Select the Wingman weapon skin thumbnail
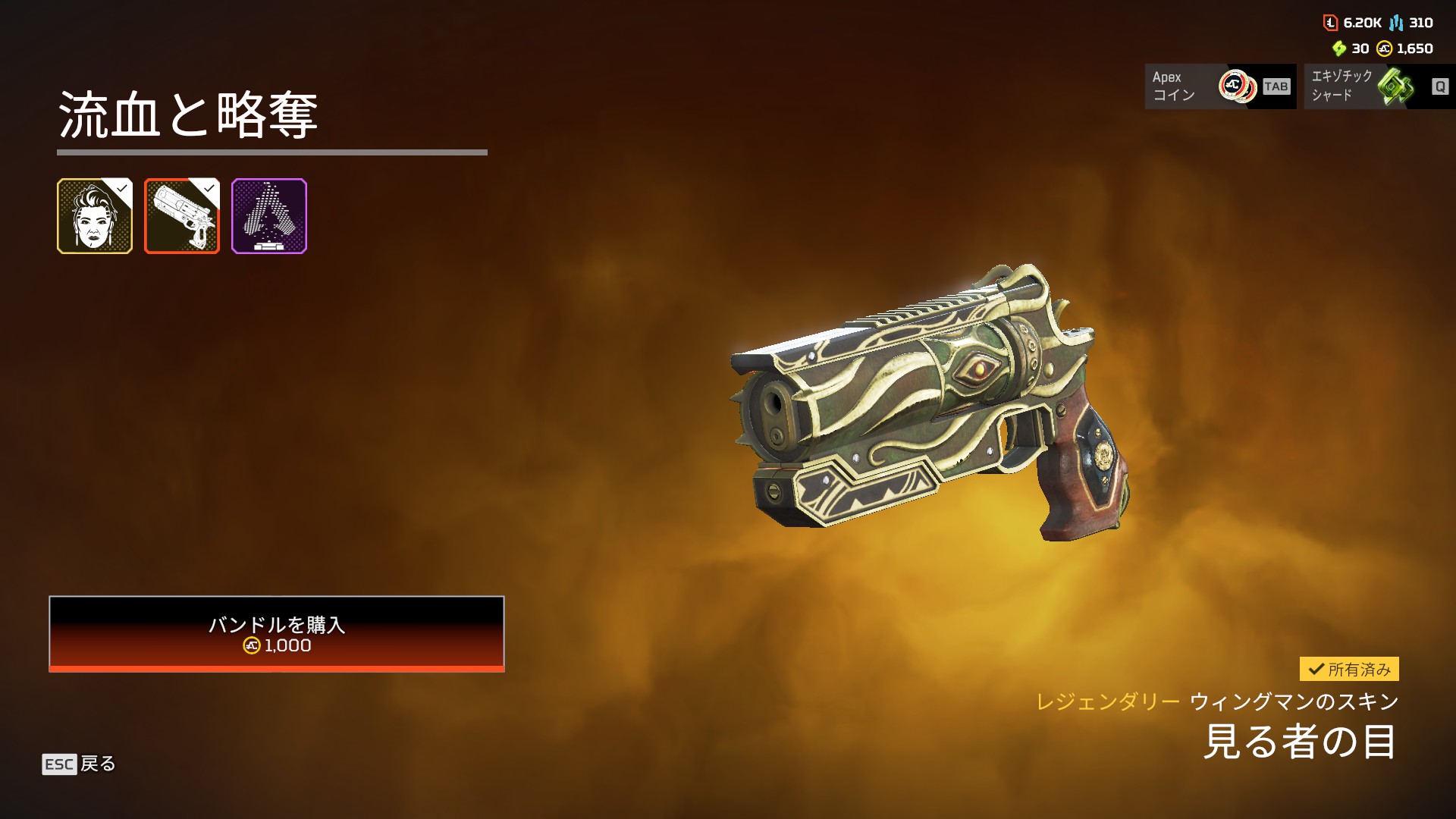1456x819 pixels. pyautogui.click(x=182, y=216)
